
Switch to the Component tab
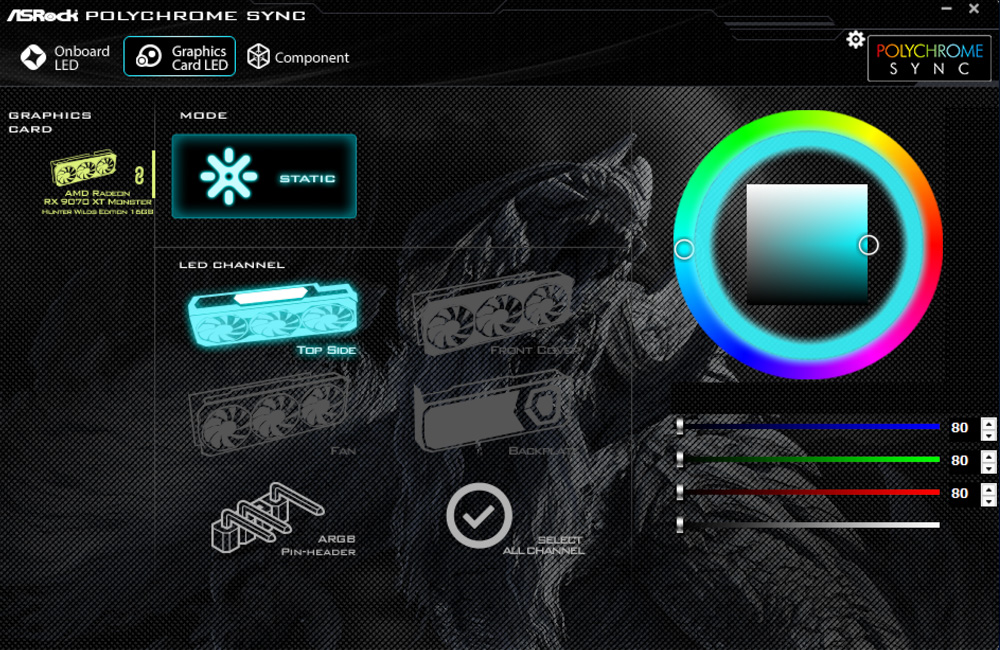click(x=298, y=58)
